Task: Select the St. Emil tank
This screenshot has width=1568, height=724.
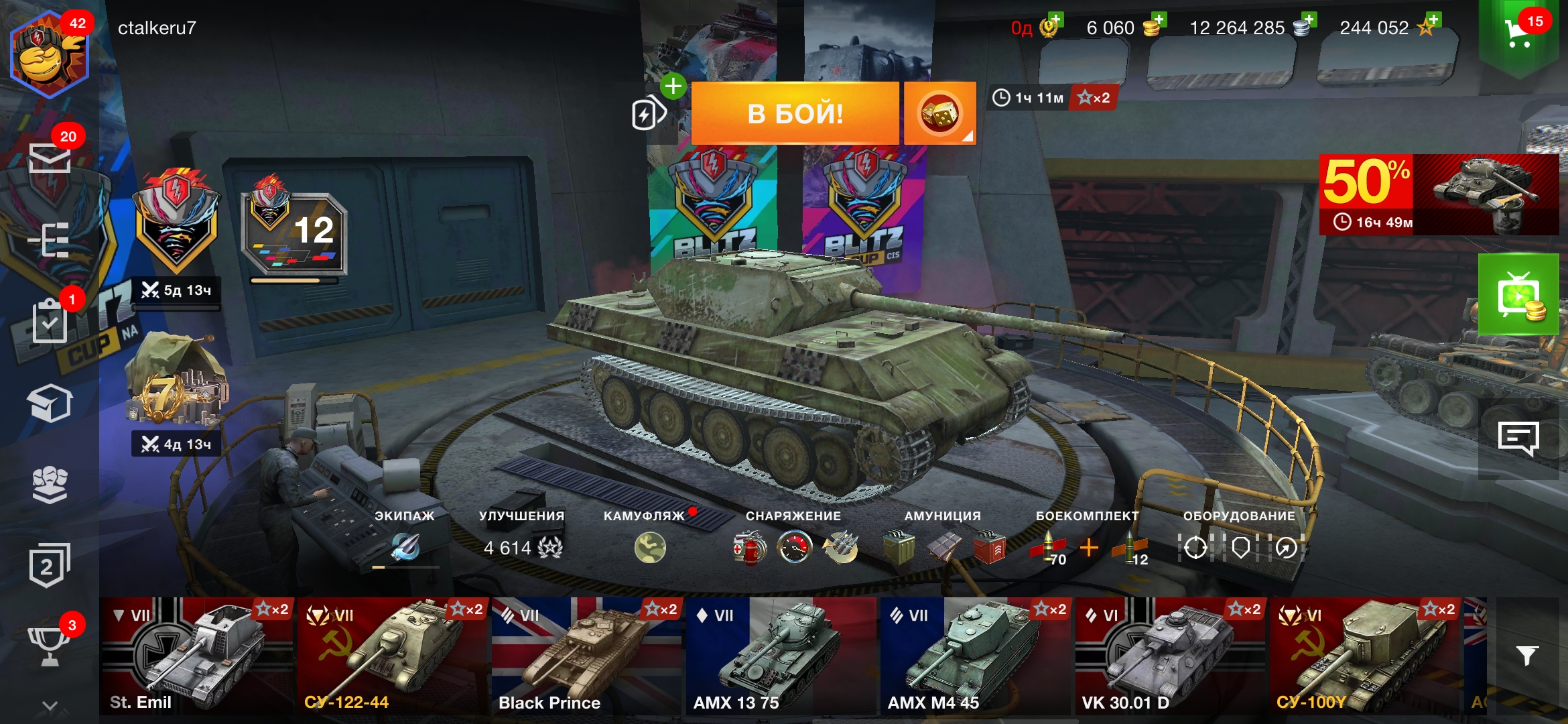Action: (x=196, y=655)
